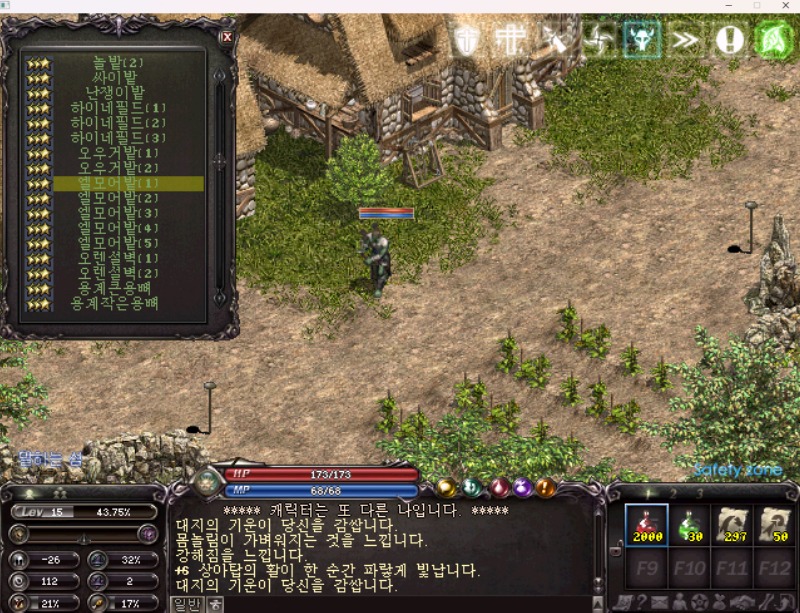
Task: Open the exclamation mark notice icon
Action: click(x=729, y=40)
